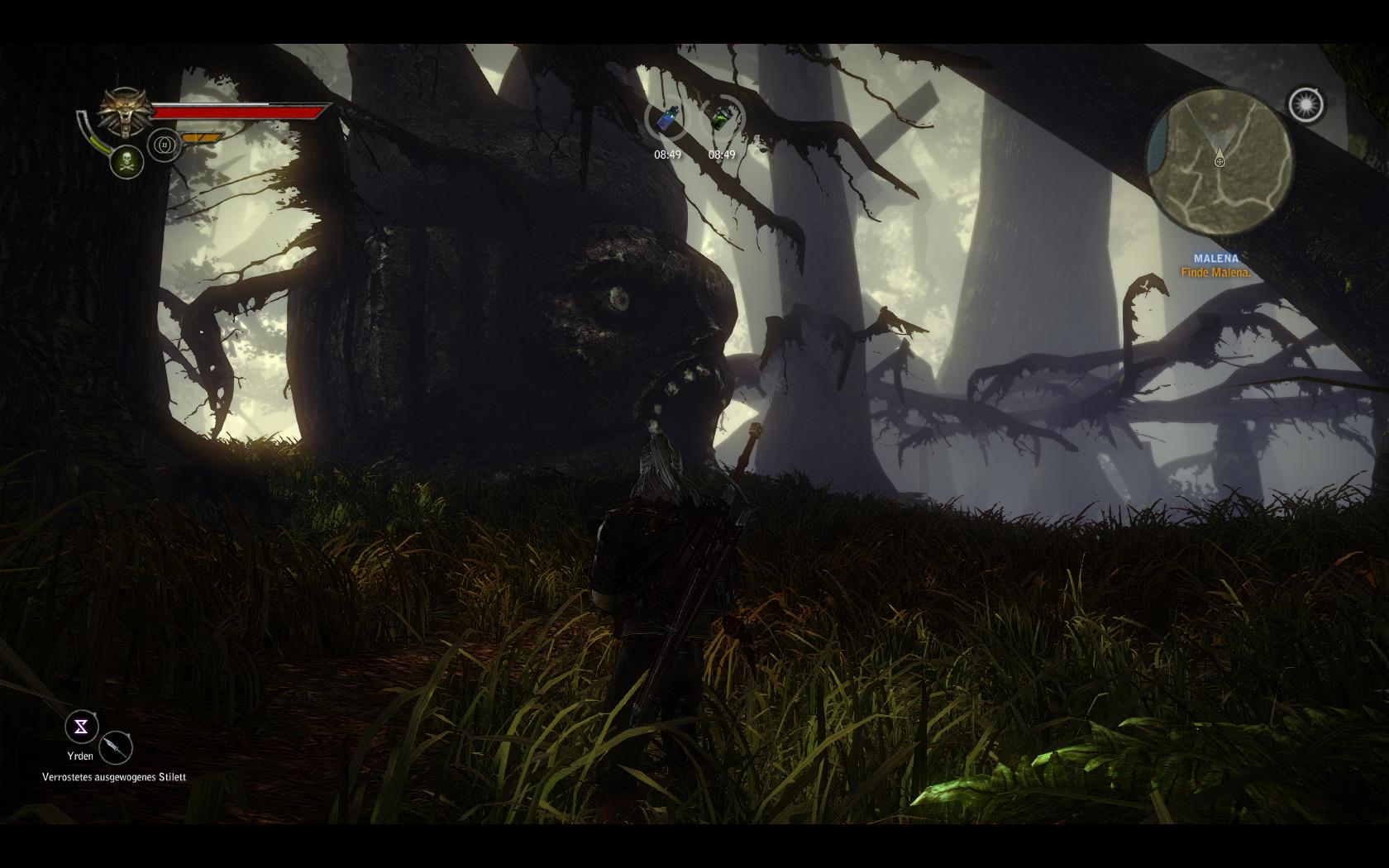1389x868 pixels.
Task: Click the round adrenaline indicator icon
Action: point(165,145)
